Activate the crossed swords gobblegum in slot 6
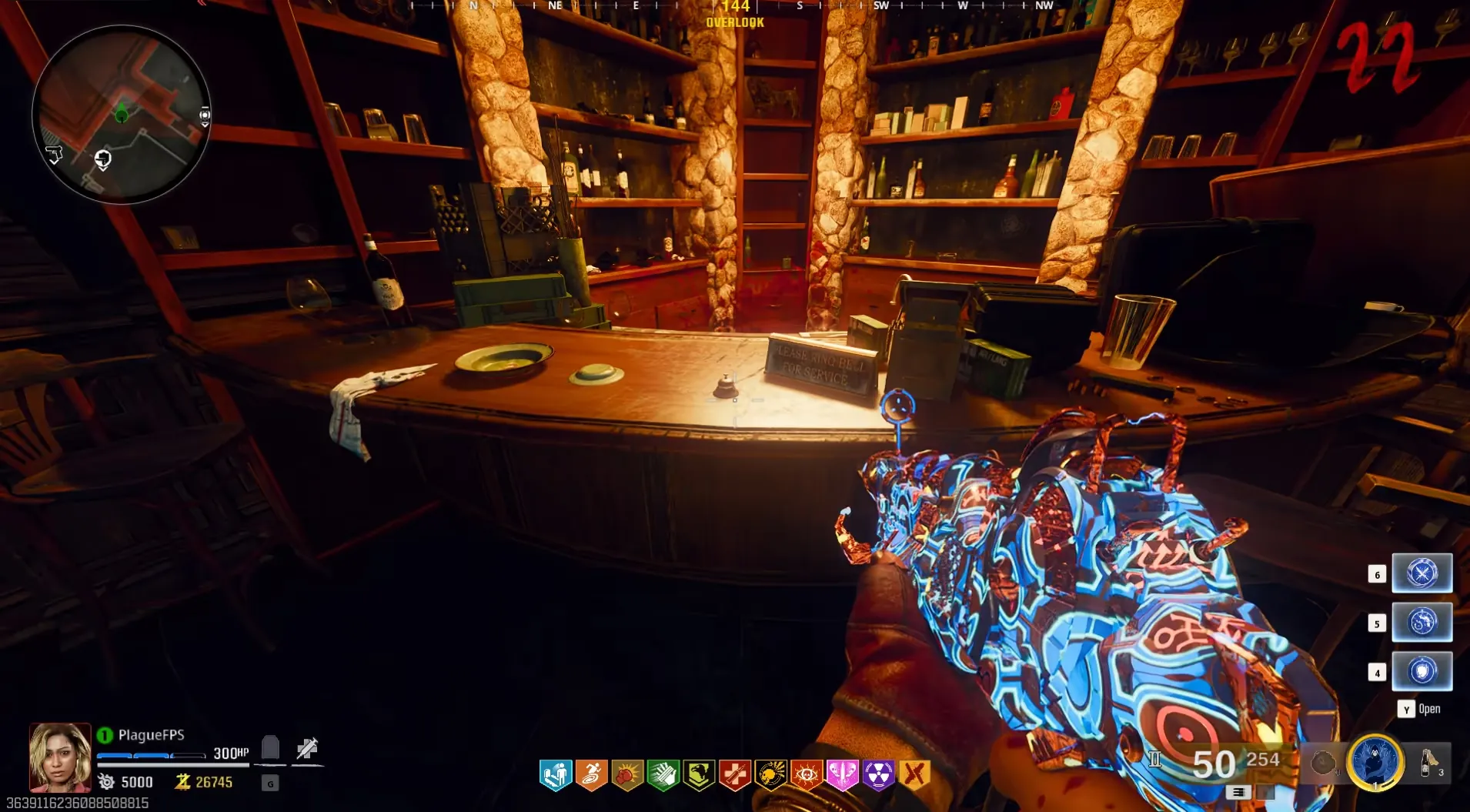The width and height of the screenshot is (1470, 812). click(1422, 573)
